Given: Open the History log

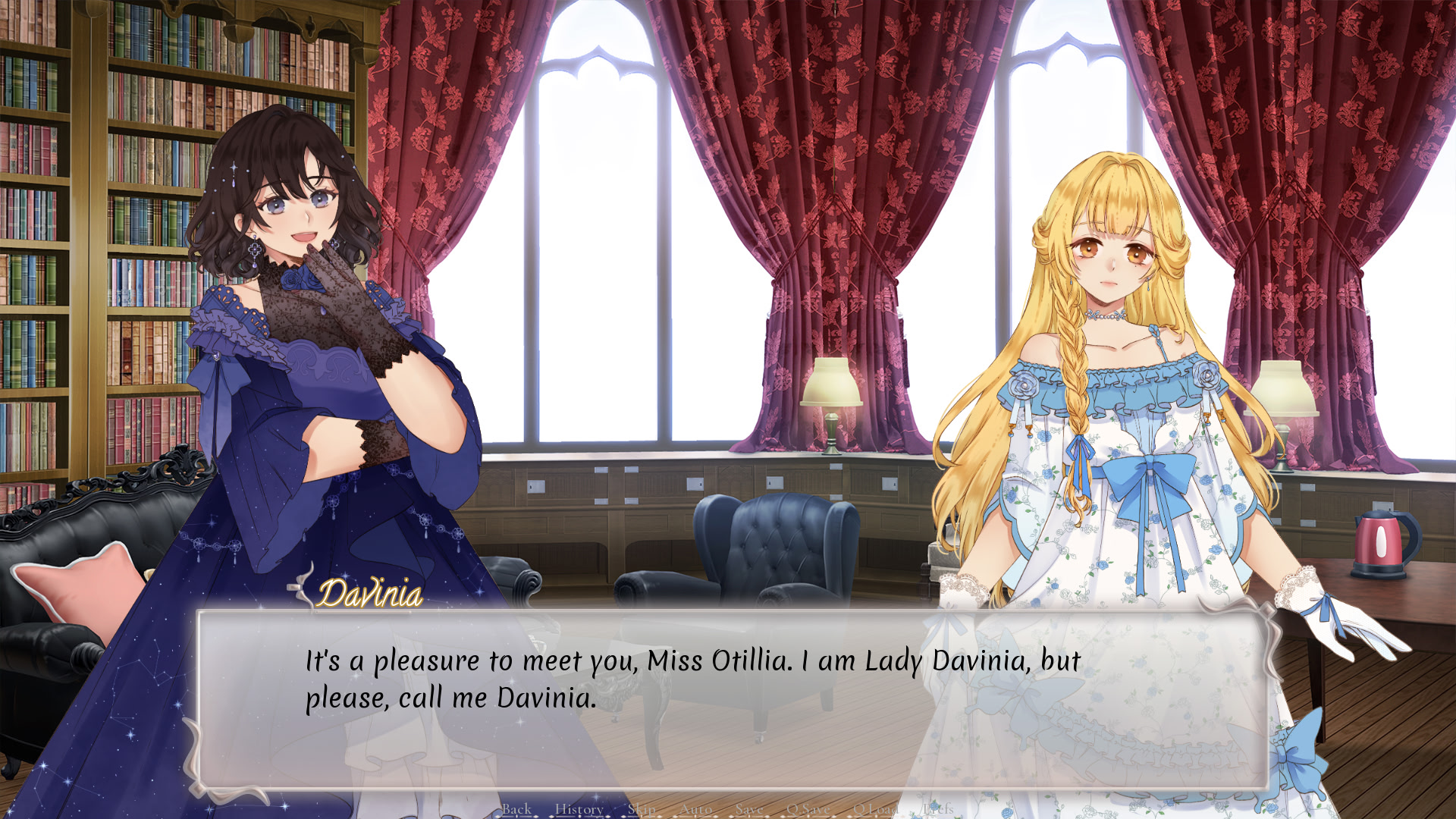Looking at the screenshot, I should click(x=579, y=809).
